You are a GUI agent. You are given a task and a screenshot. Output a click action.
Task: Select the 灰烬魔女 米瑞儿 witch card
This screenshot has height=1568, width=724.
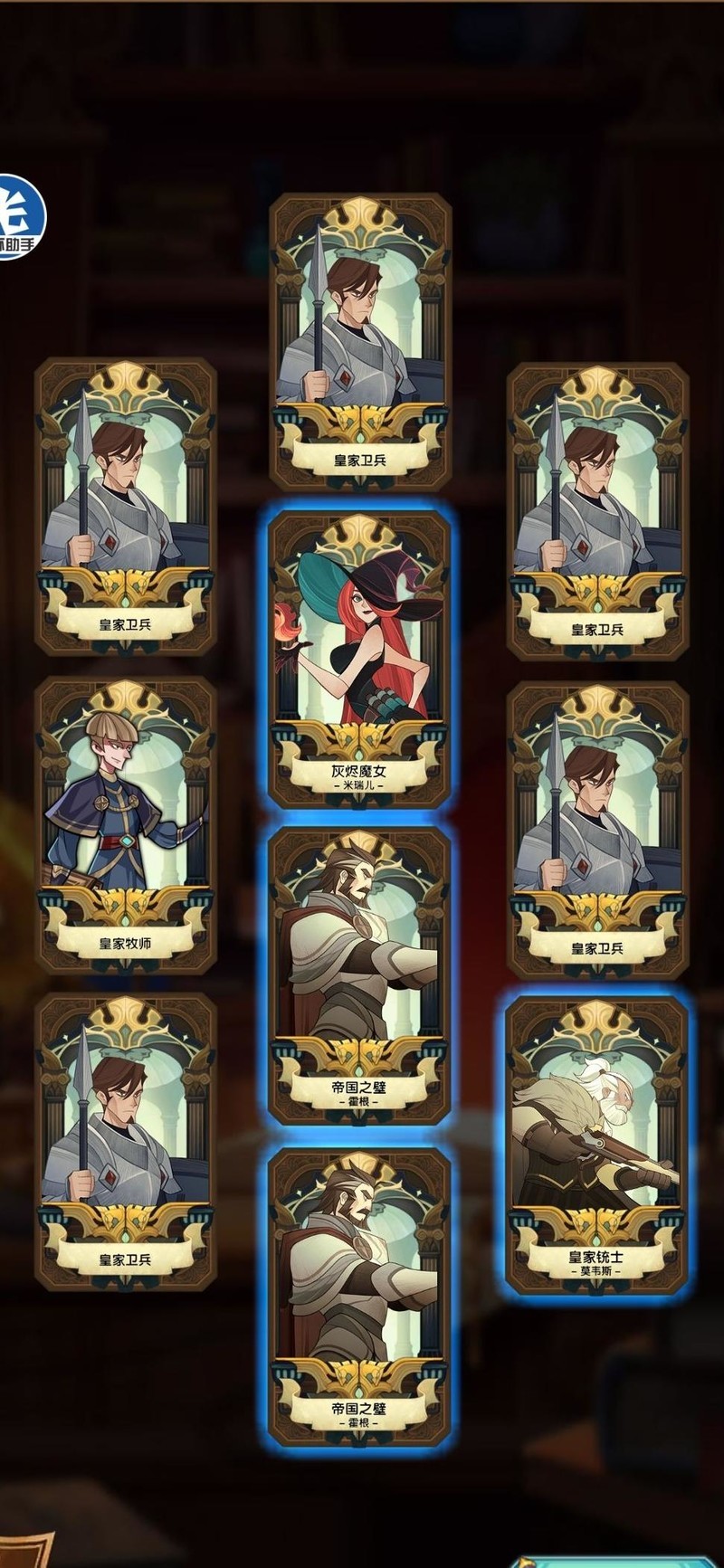tap(360, 657)
